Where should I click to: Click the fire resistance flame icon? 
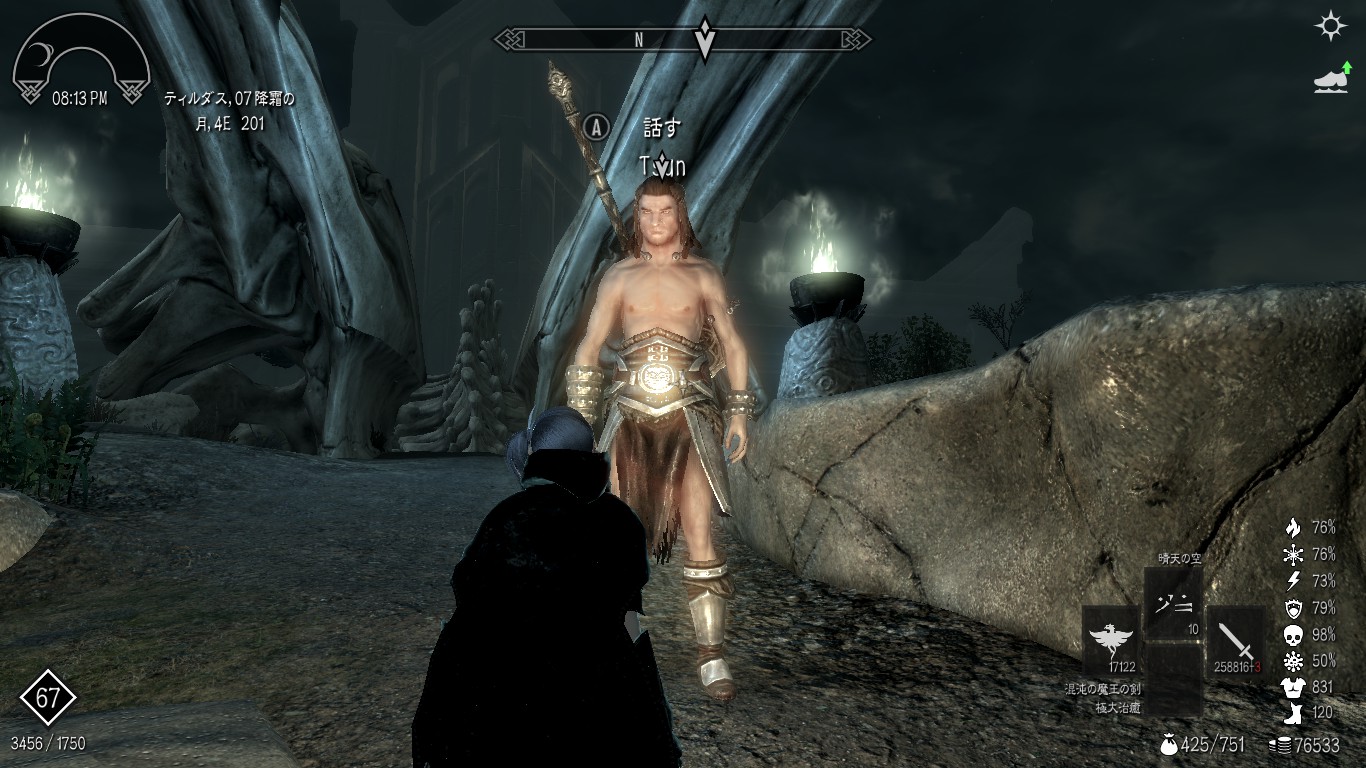pos(1293,527)
